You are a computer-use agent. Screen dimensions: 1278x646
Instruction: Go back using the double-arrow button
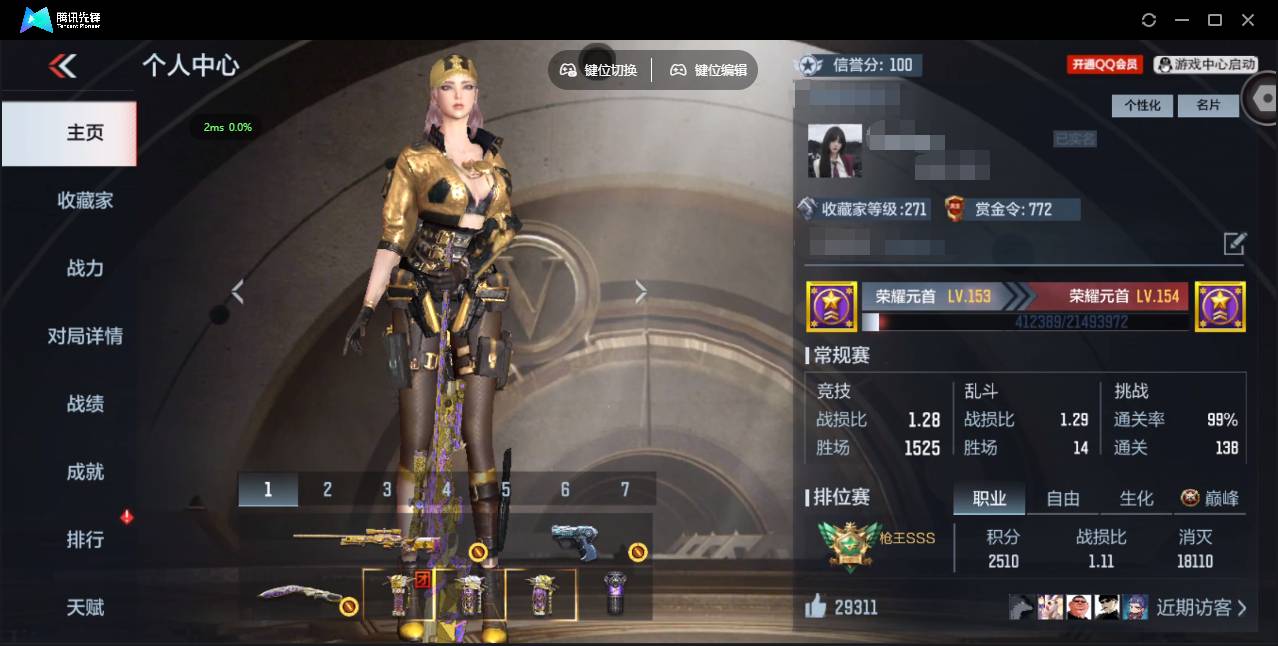(x=62, y=66)
